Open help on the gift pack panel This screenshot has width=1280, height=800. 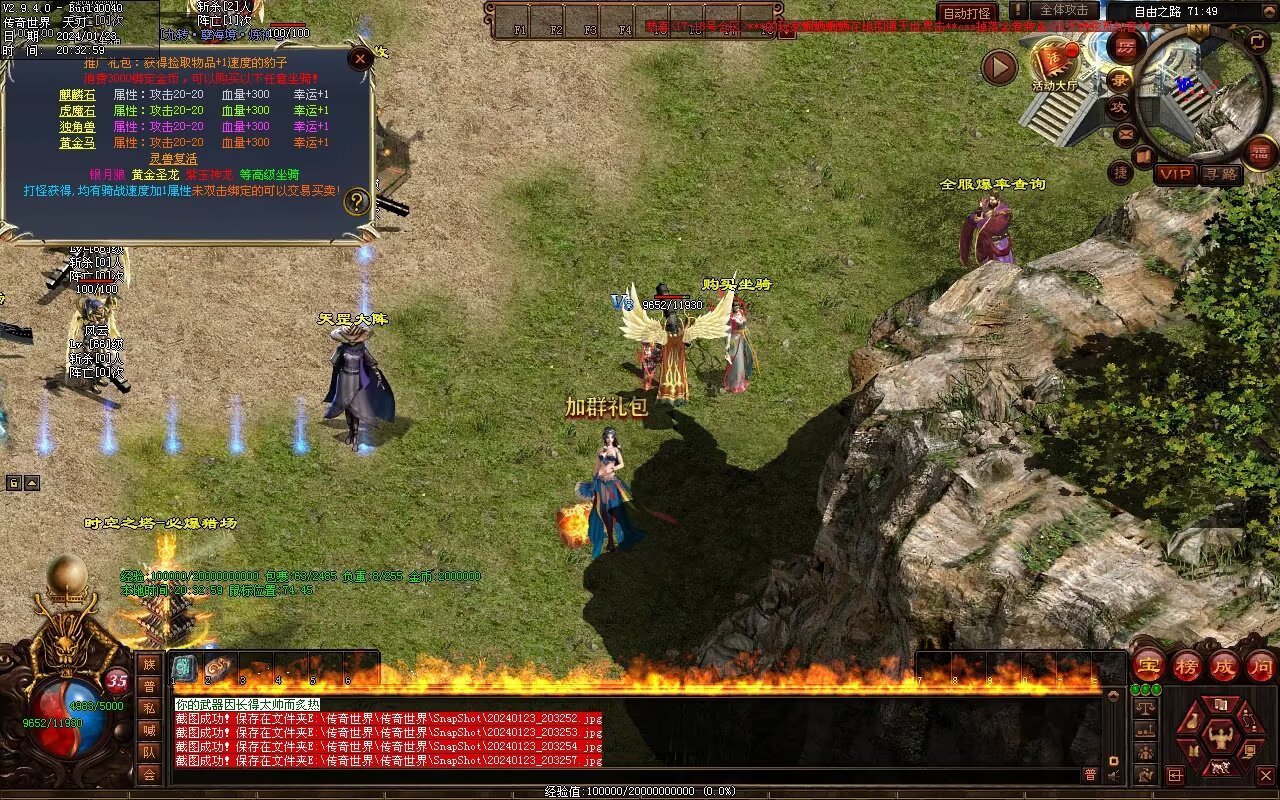coord(357,203)
